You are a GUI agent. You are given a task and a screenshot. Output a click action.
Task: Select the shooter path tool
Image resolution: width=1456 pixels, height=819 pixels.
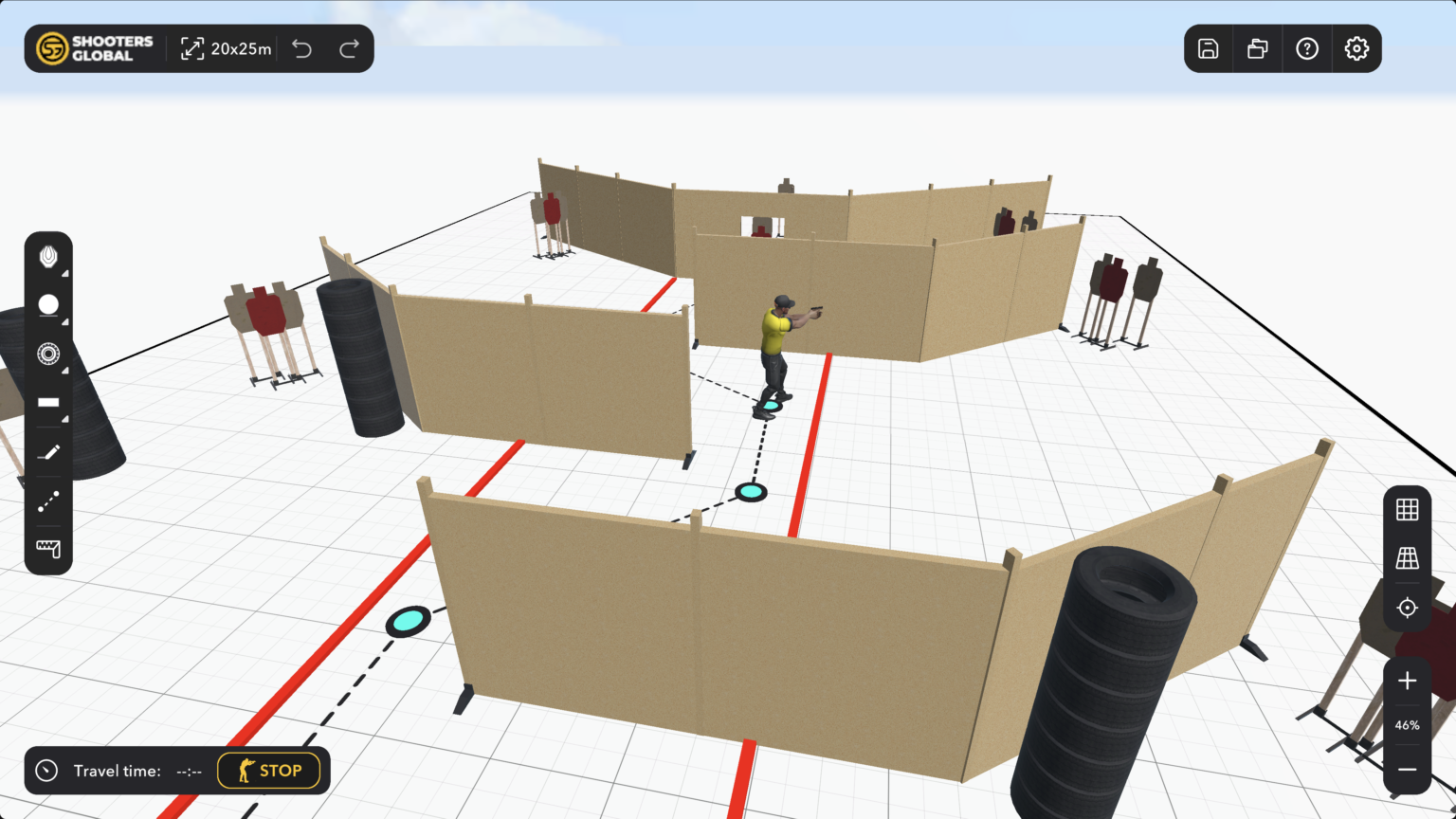tap(48, 502)
